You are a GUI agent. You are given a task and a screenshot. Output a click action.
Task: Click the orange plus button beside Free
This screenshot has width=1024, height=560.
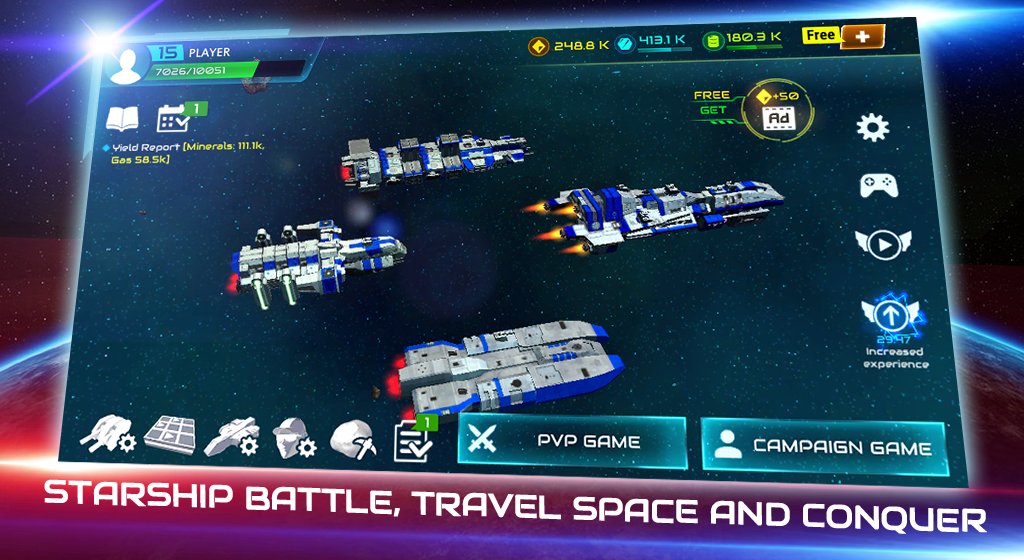861,37
